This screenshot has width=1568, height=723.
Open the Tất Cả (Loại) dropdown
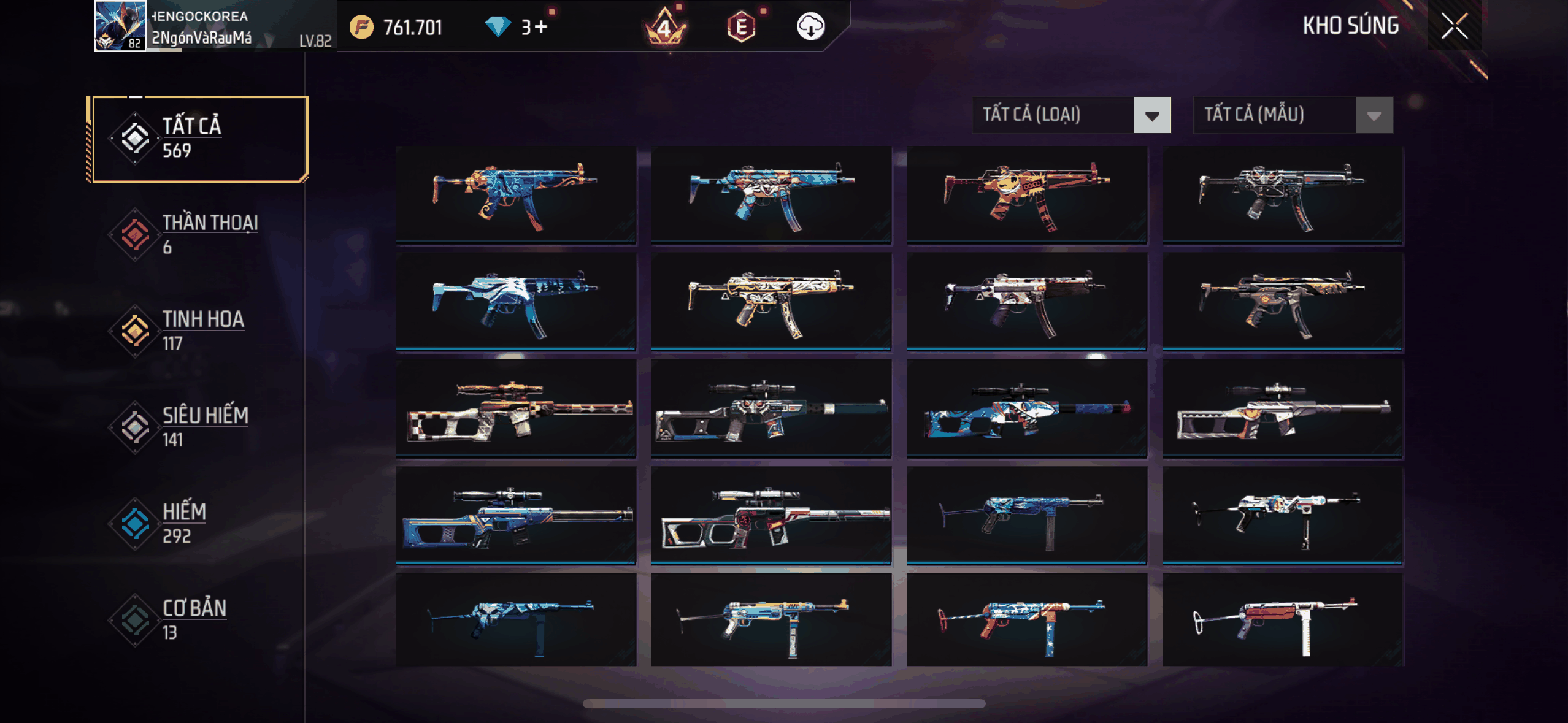pos(1071,115)
